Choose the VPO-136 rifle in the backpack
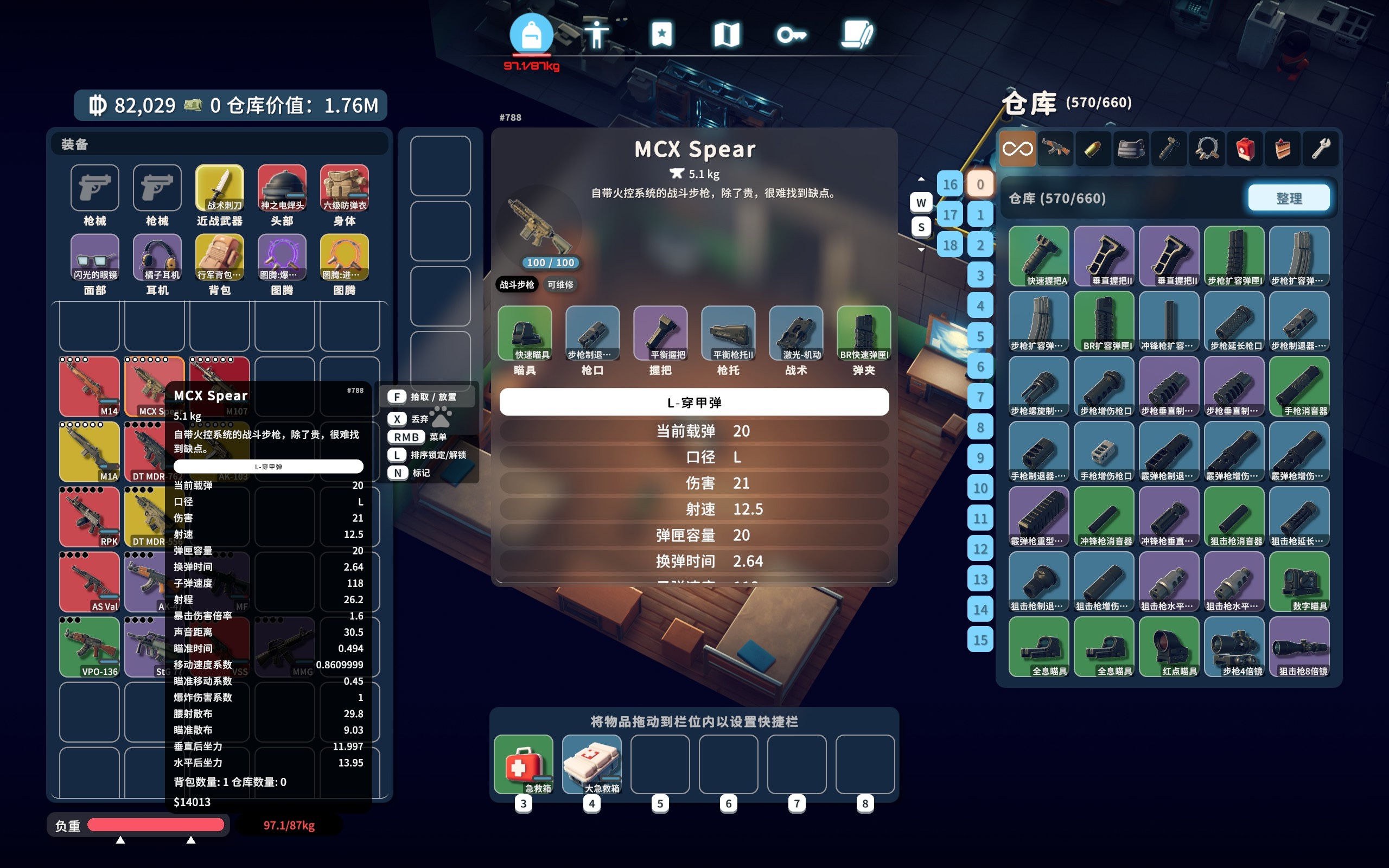 pyautogui.click(x=90, y=647)
